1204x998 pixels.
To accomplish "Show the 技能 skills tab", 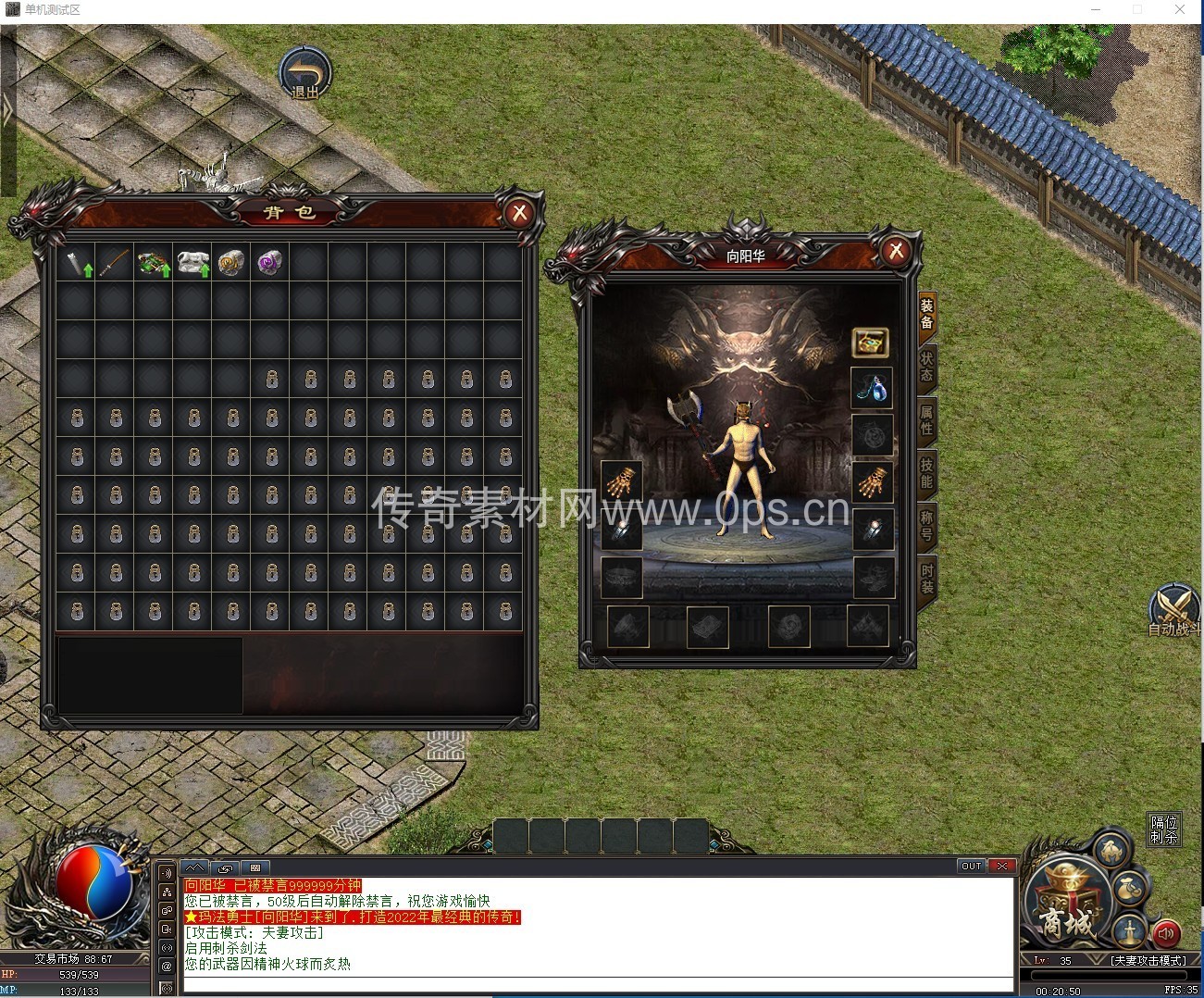I will [x=926, y=472].
